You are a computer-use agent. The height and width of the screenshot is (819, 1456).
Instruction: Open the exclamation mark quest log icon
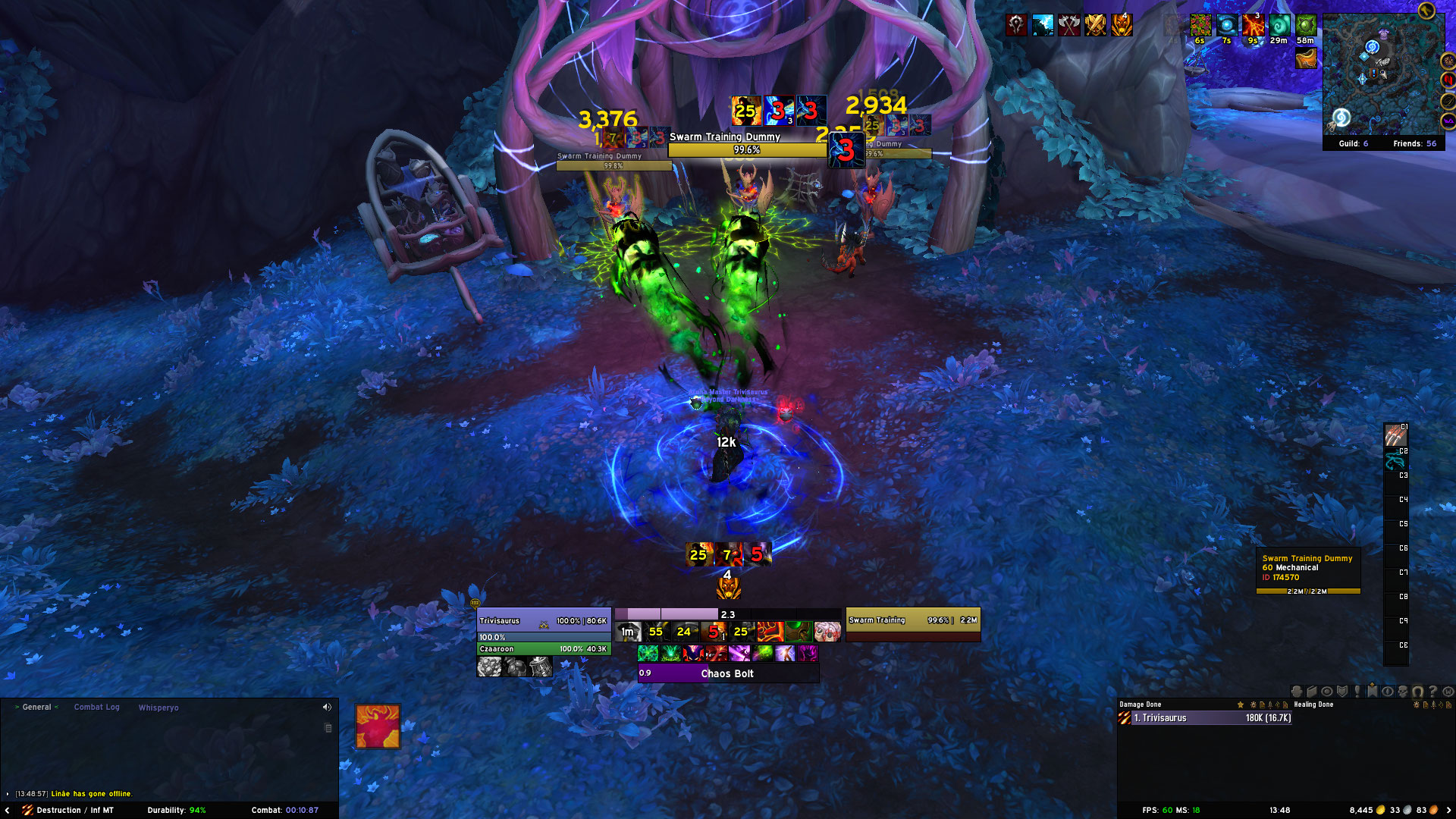coord(1357,692)
